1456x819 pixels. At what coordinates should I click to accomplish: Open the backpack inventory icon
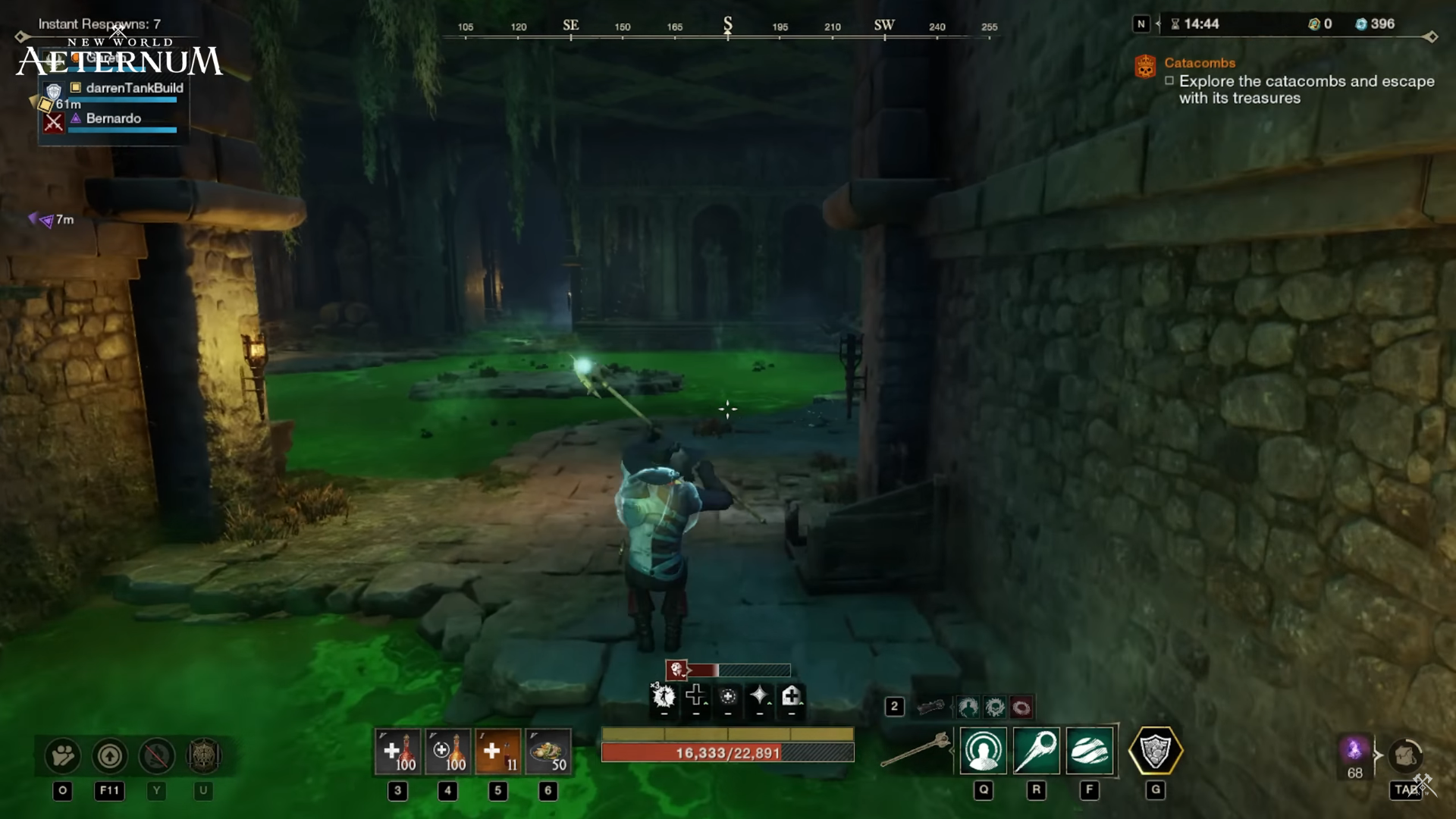1405,755
